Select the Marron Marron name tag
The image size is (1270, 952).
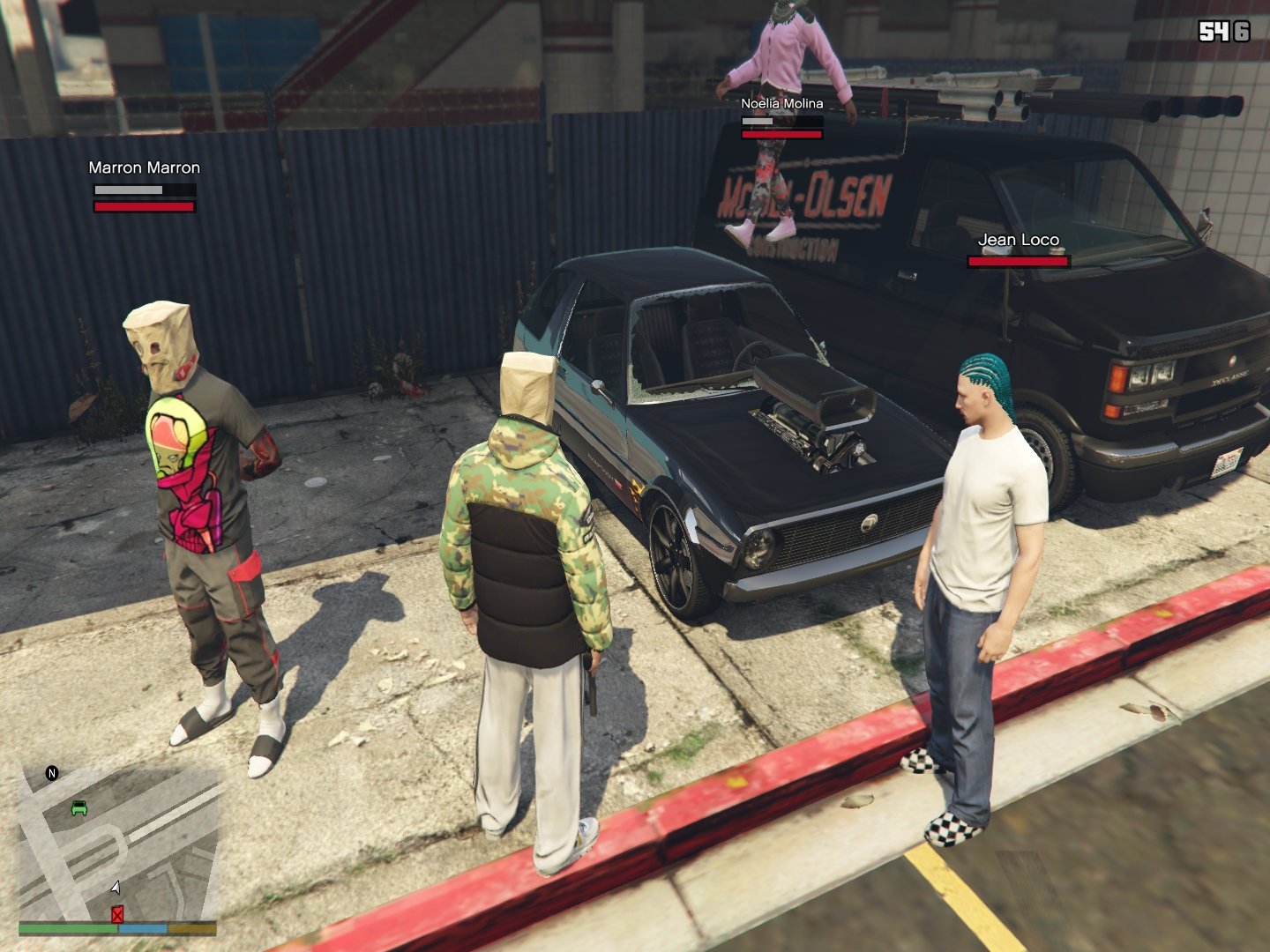145,167
